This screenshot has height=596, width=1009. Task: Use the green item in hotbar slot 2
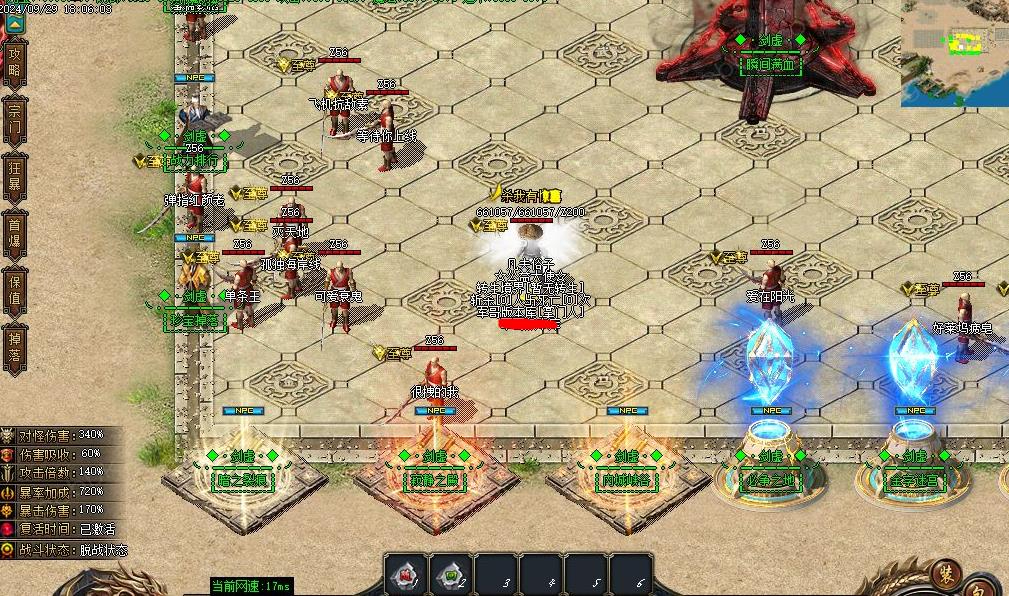(x=452, y=575)
